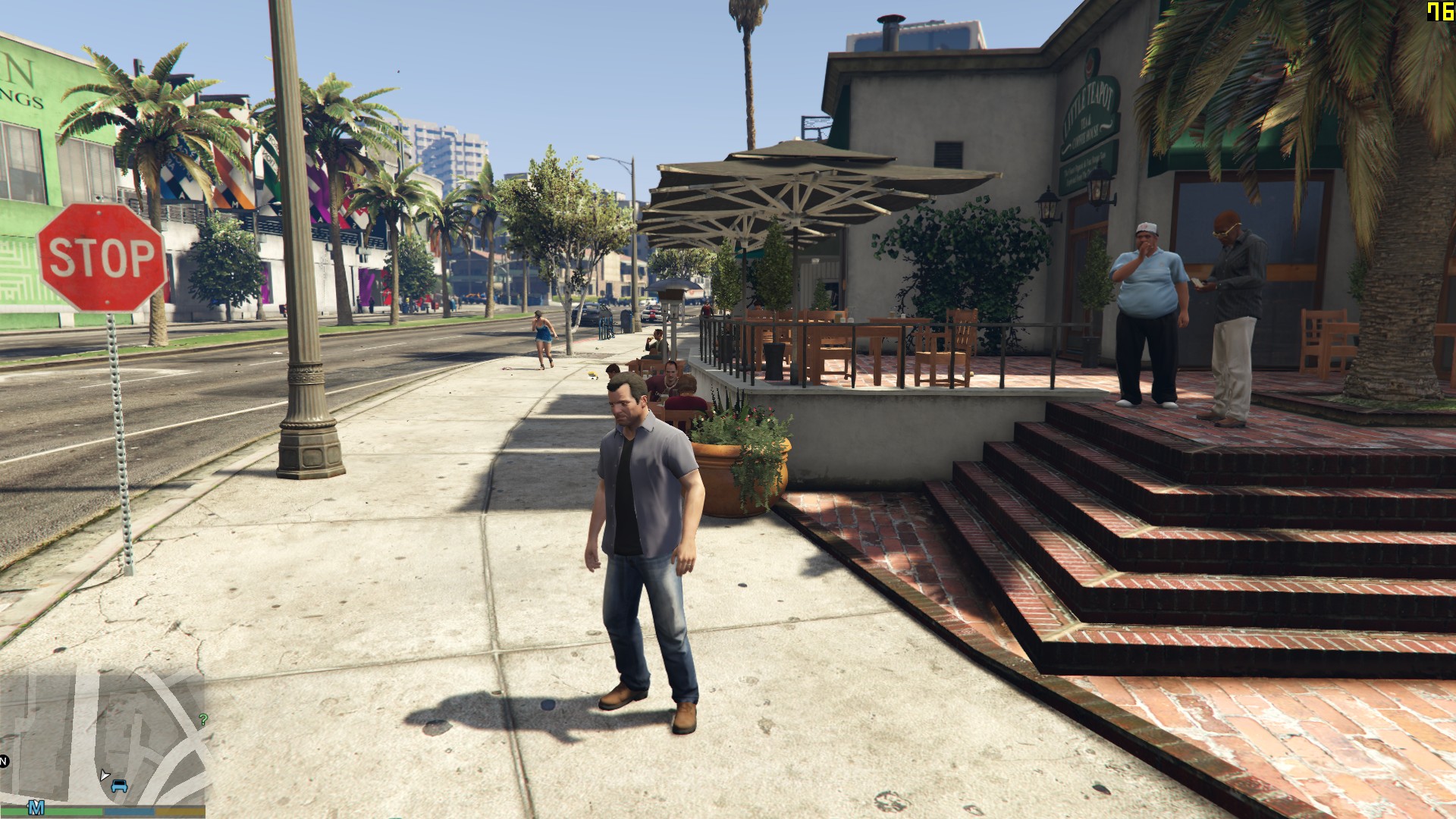Select the green question mark minimap marker
Image resolution: width=1456 pixels, height=819 pixels.
[x=202, y=720]
